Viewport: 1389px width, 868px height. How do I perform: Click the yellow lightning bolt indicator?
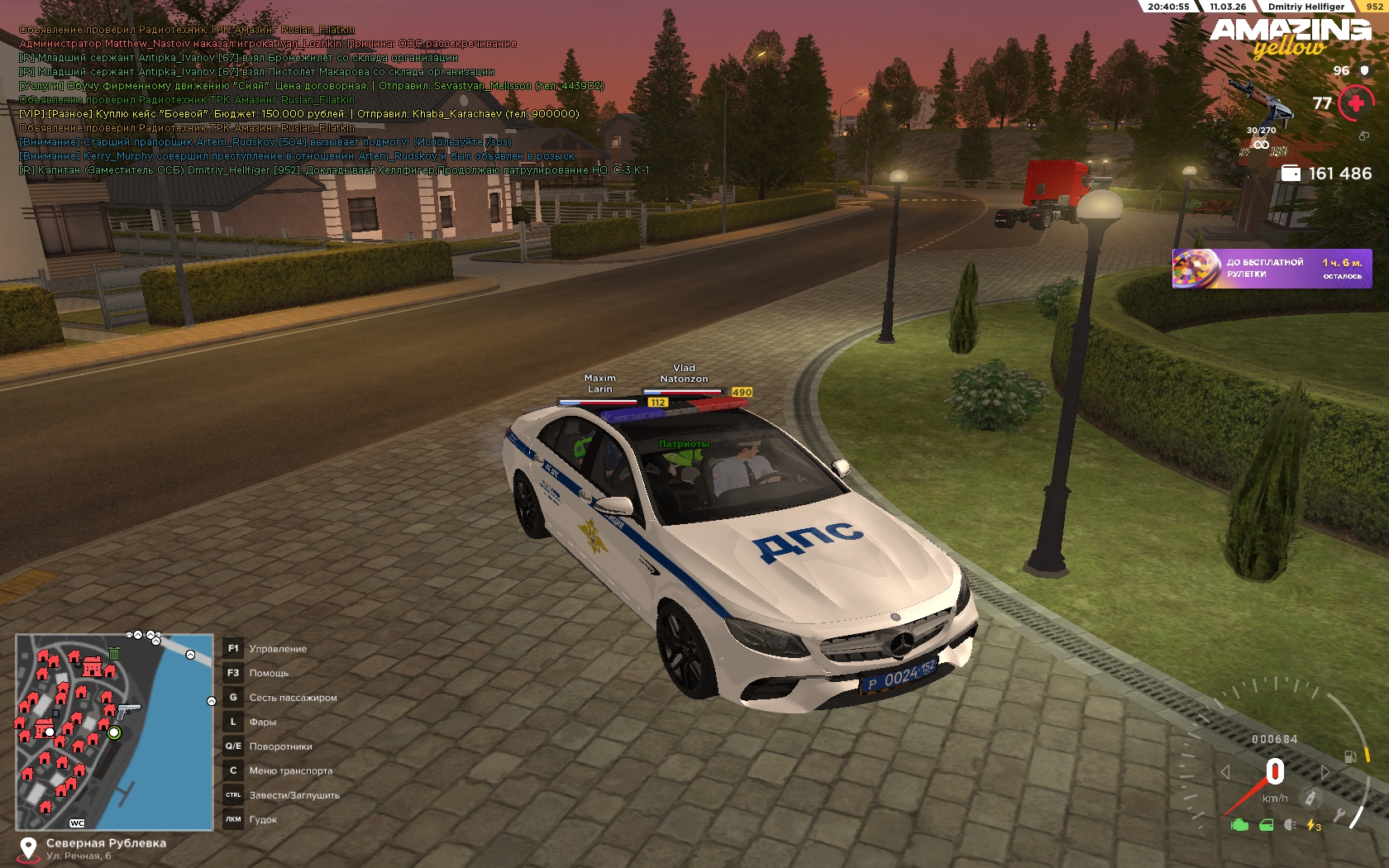(x=1313, y=824)
